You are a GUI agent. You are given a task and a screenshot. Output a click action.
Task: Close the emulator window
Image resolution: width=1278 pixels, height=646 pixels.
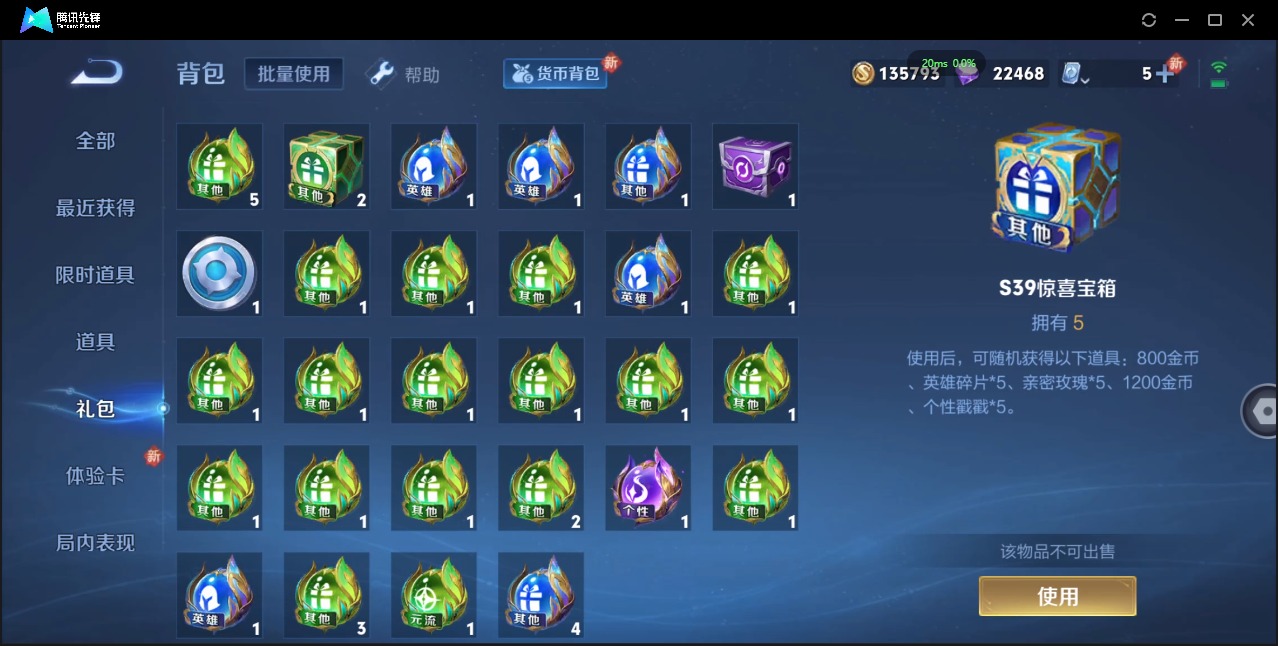[1248, 20]
